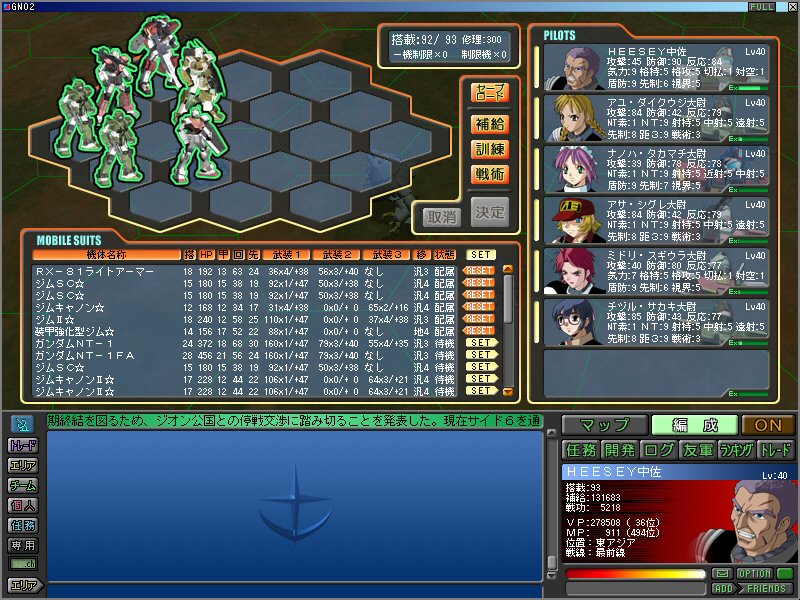Confirm with the 決定 button
Image resolution: width=800 pixels, height=600 pixels.
click(490, 213)
